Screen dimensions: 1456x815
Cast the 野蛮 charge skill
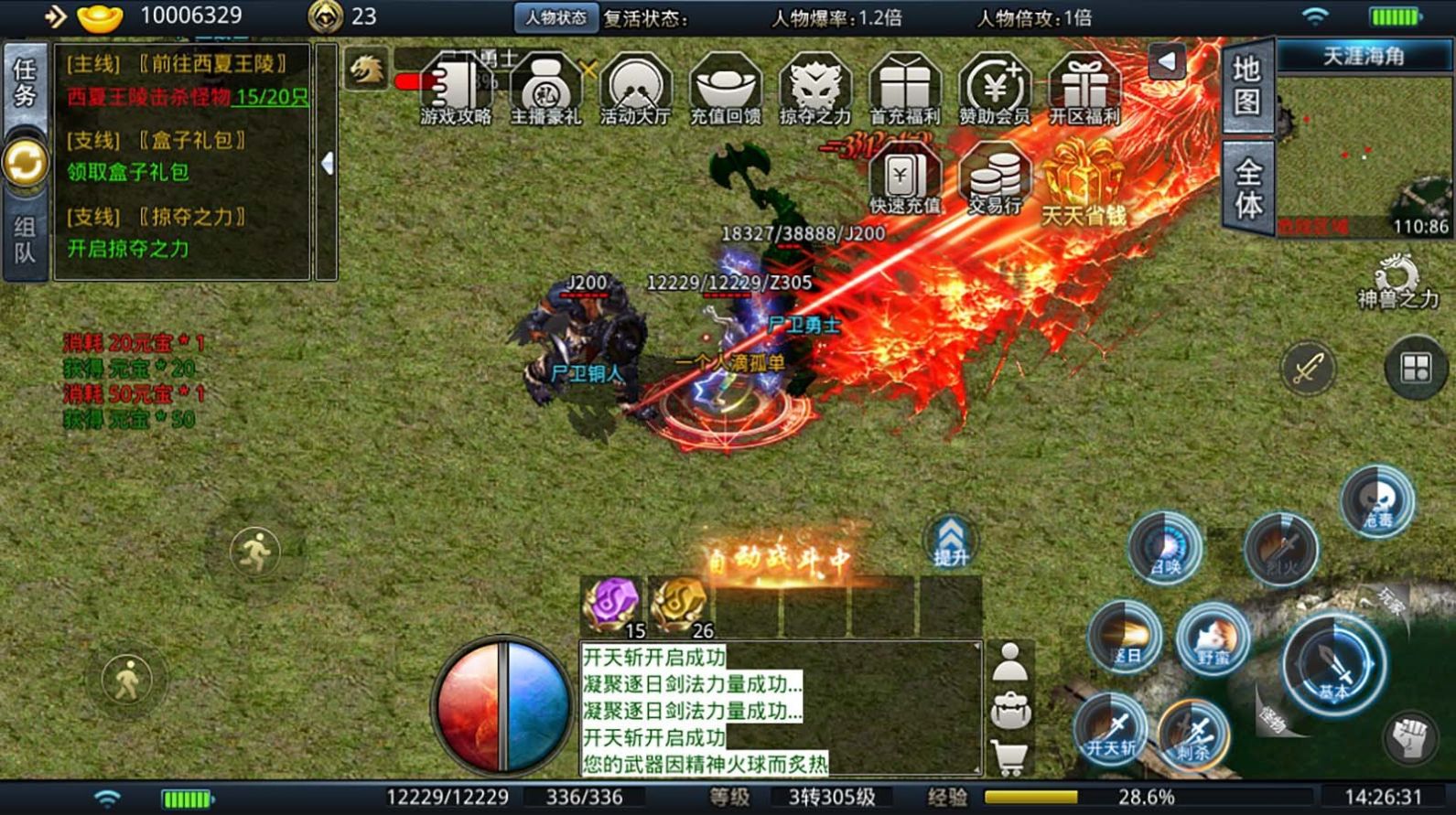[x=1212, y=637]
